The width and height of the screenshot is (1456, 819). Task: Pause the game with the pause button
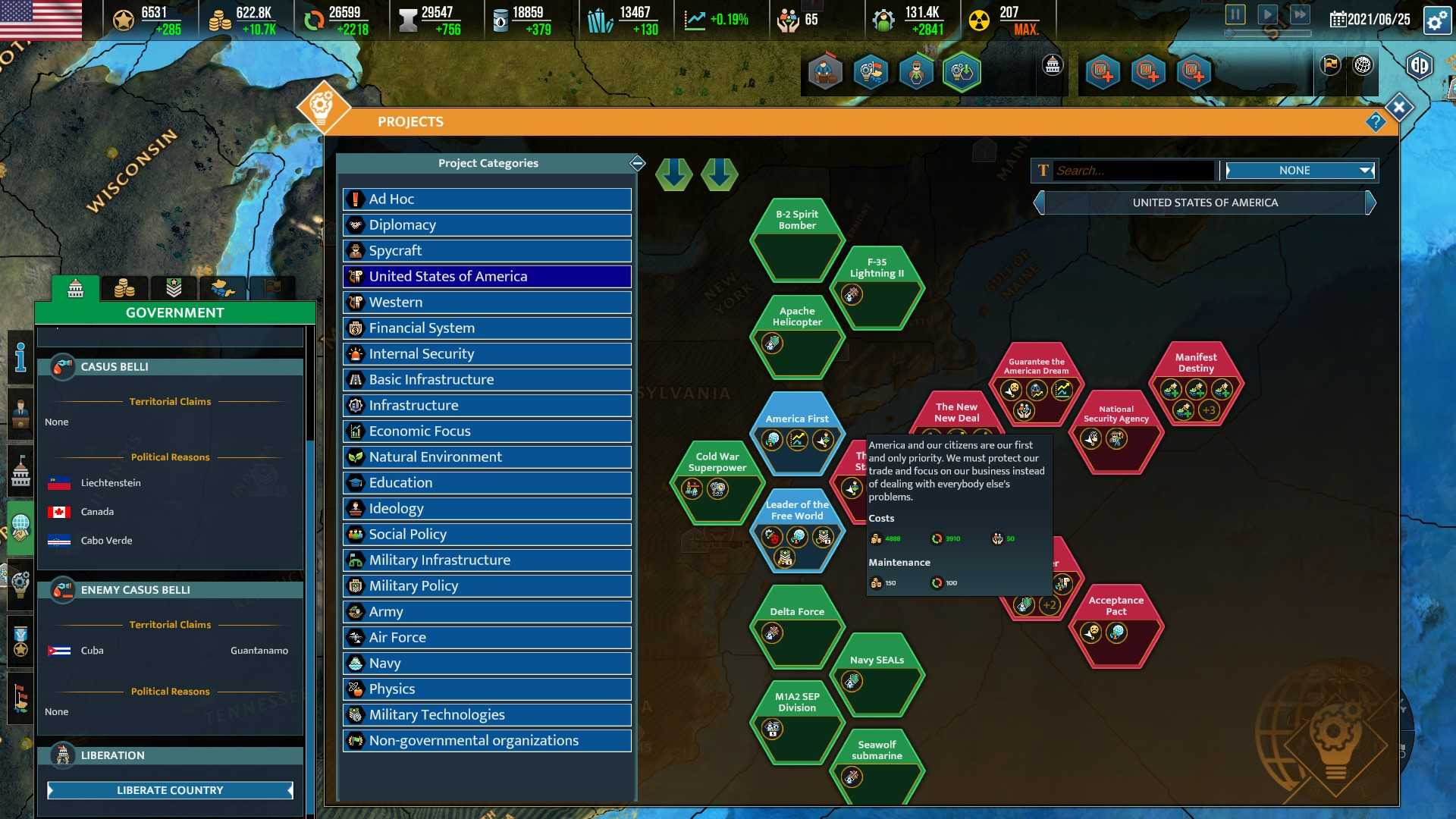point(1235,14)
